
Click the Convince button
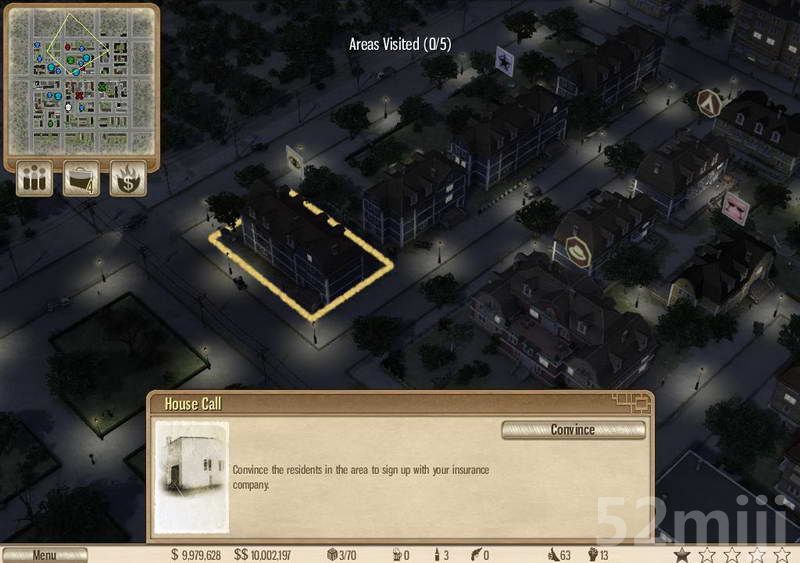click(x=573, y=430)
